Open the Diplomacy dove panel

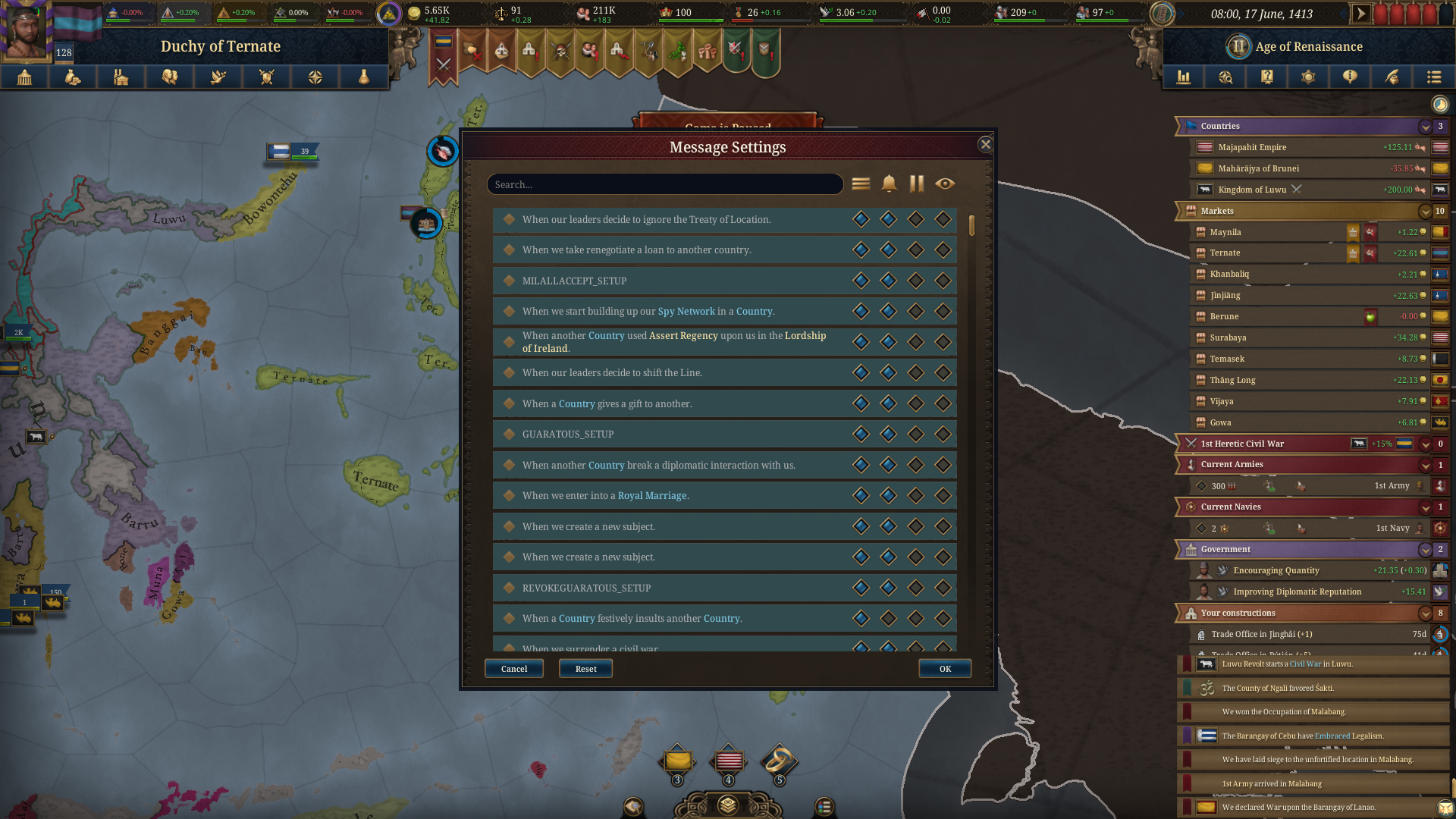[x=218, y=77]
